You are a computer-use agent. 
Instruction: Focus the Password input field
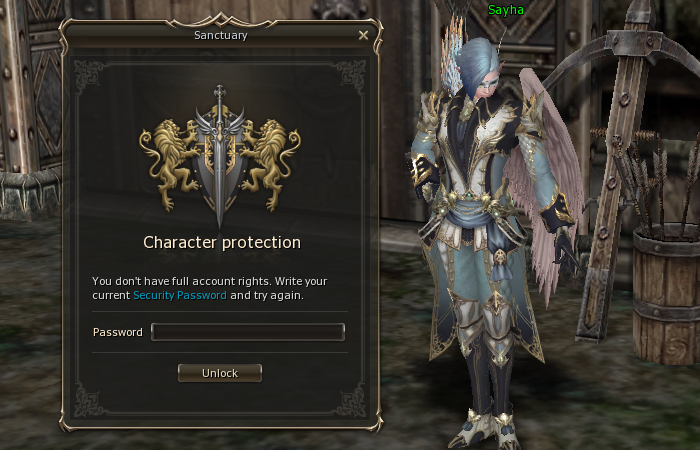[x=248, y=332]
